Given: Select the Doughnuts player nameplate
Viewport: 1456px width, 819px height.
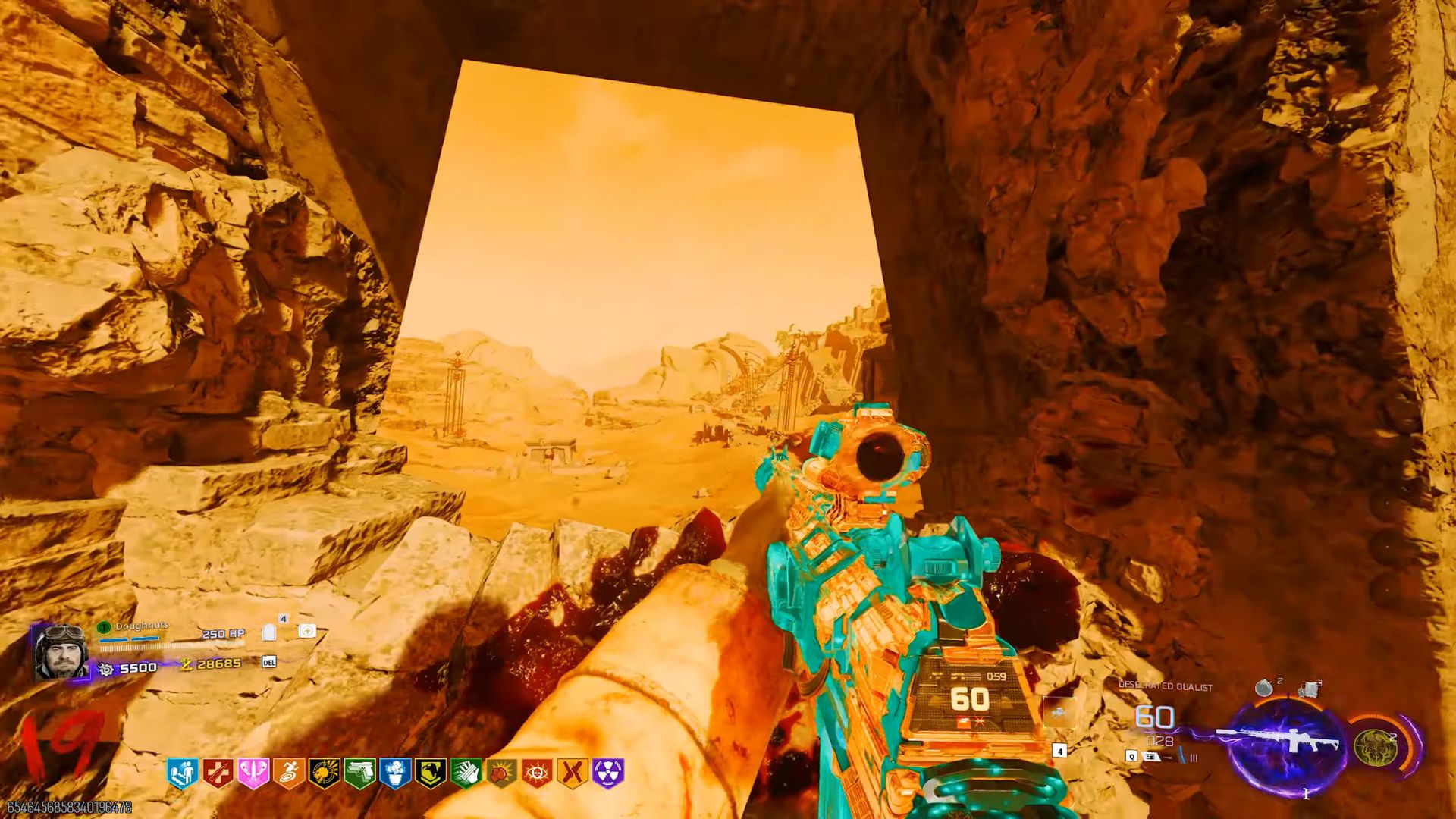Looking at the screenshot, I should [x=142, y=626].
